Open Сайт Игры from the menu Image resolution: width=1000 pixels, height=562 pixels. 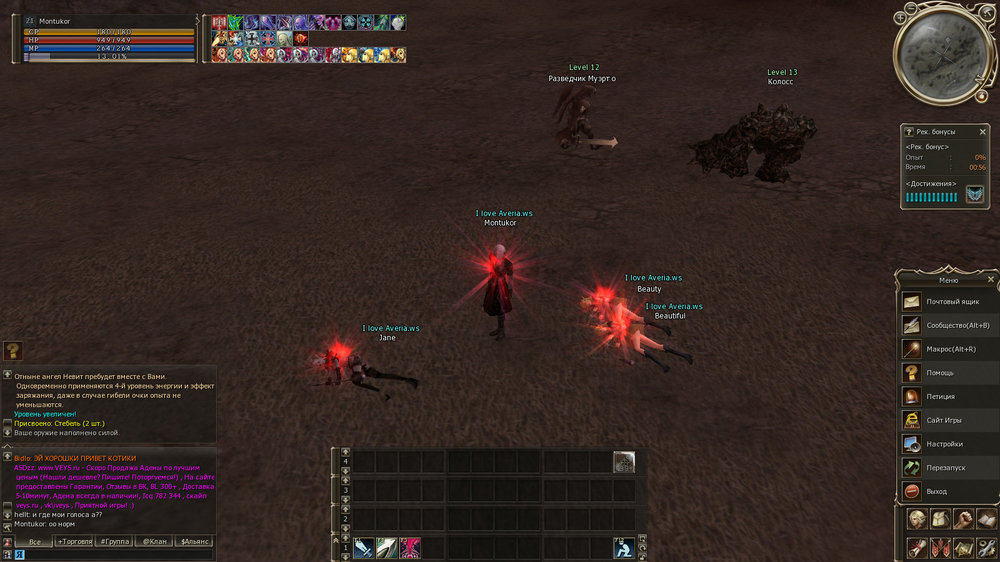click(946, 420)
